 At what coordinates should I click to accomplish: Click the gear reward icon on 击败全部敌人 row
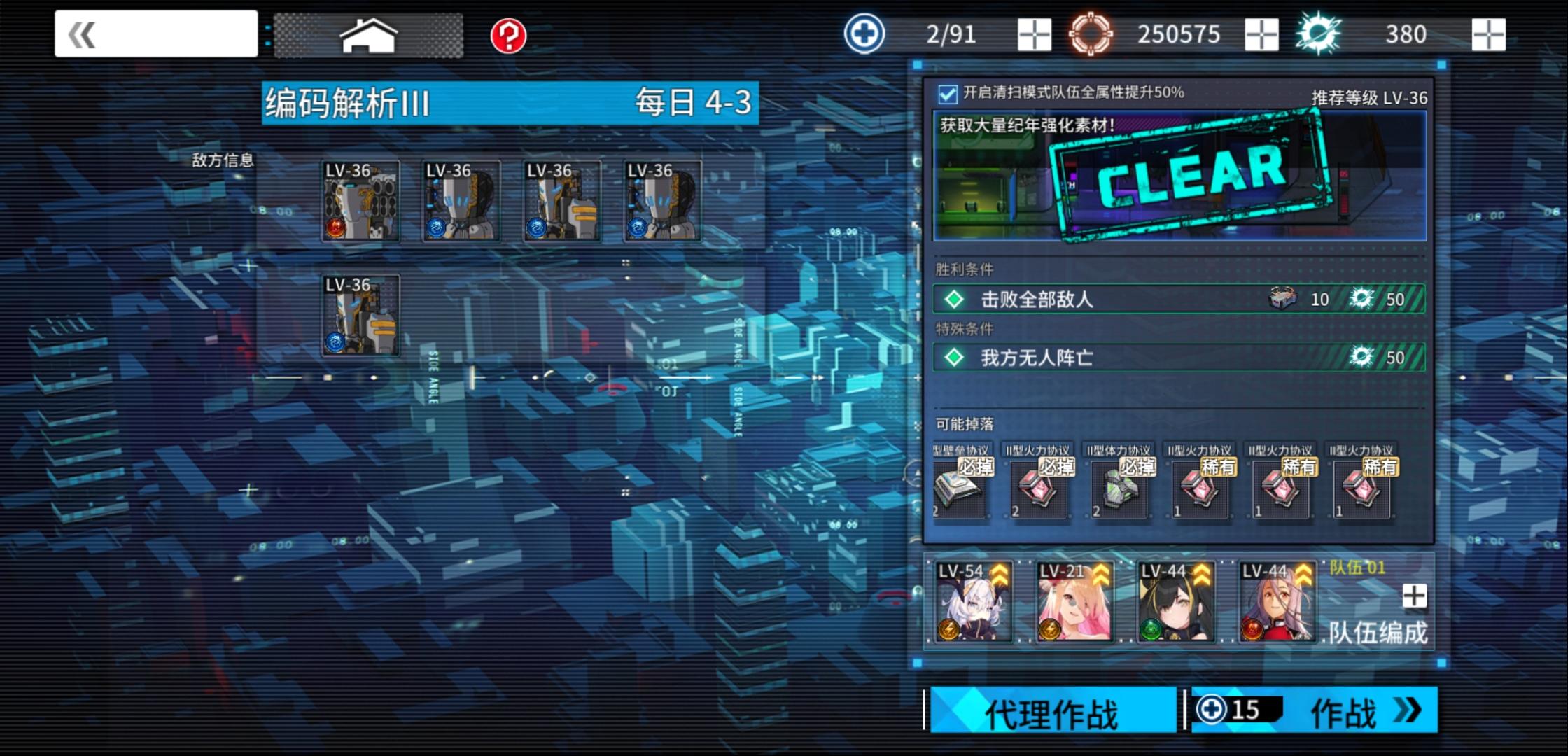[x=1359, y=300]
